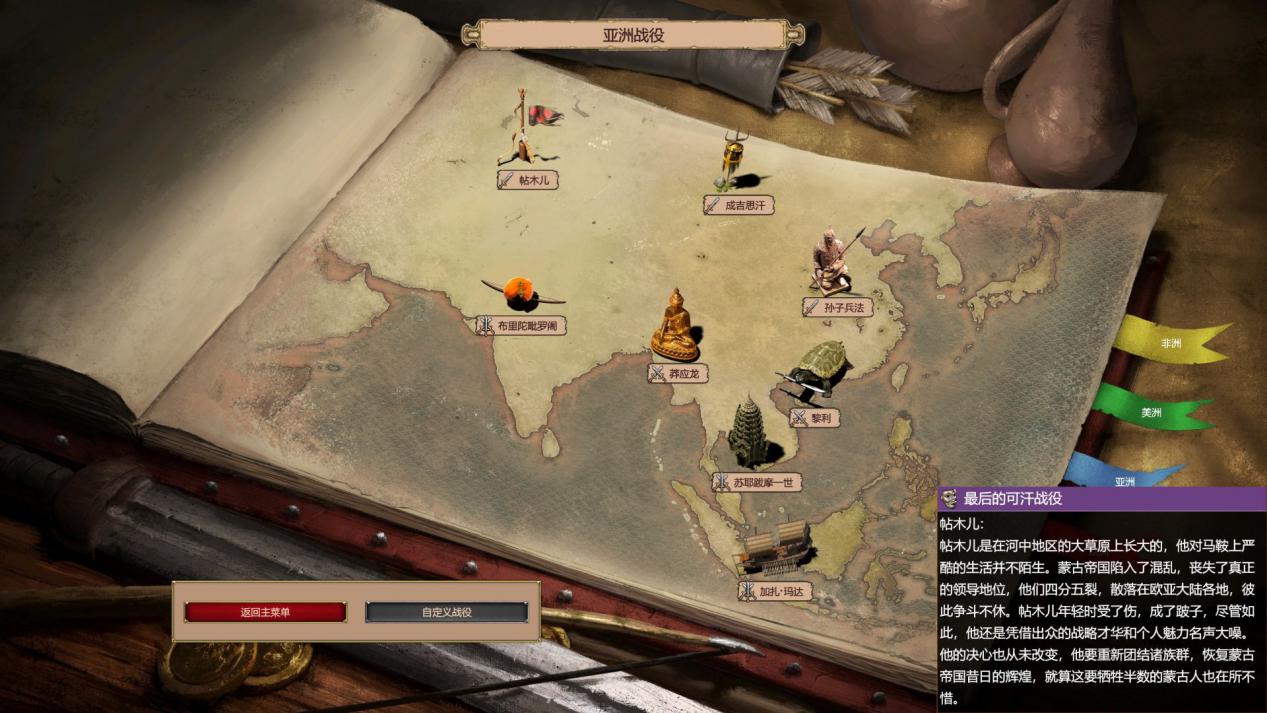1267x713 pixels.
Task: Return to main menu via 返回主菜单
Action: (265, 612)
